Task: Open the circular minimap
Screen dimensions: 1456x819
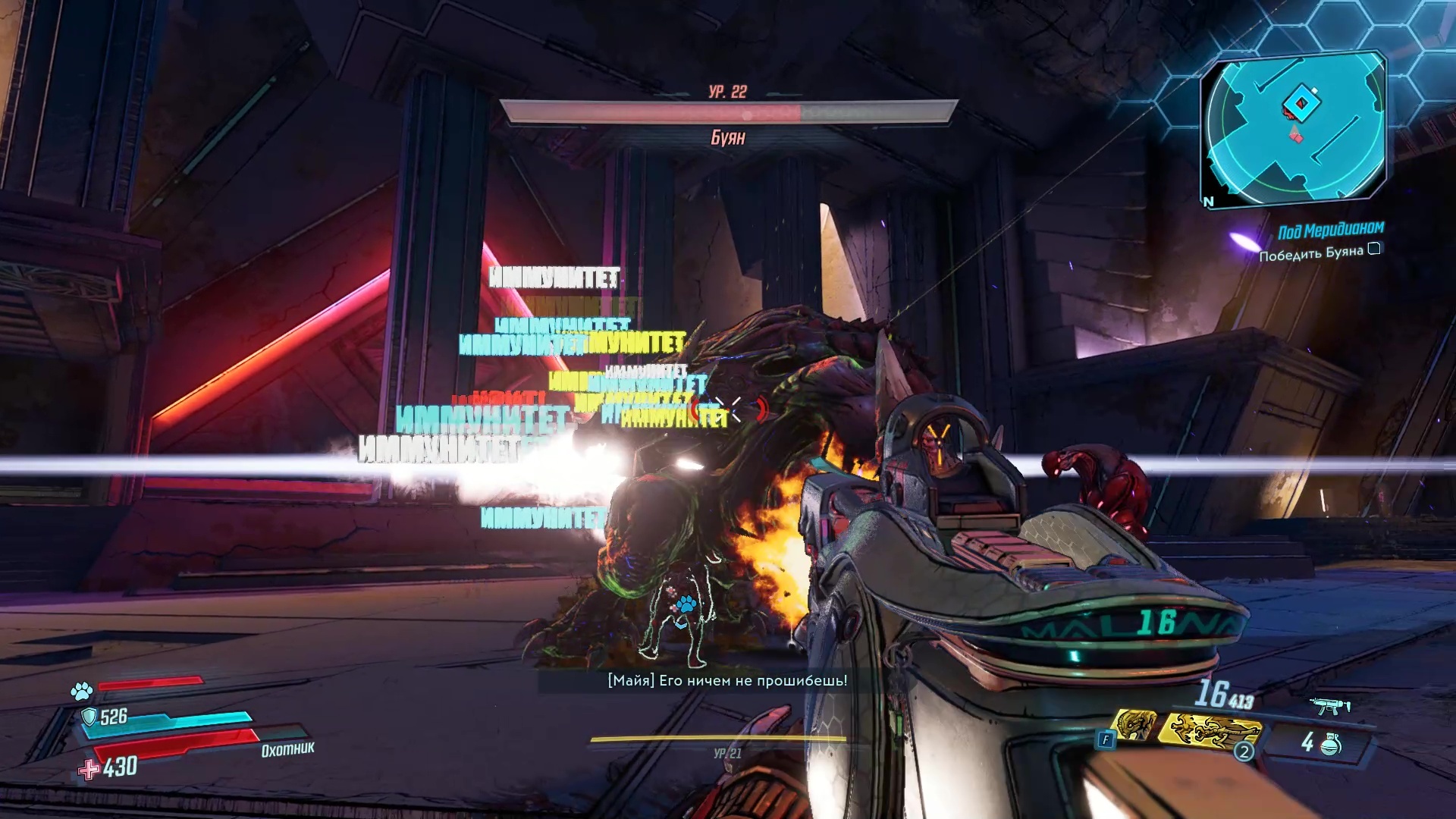Action: 1295,127
